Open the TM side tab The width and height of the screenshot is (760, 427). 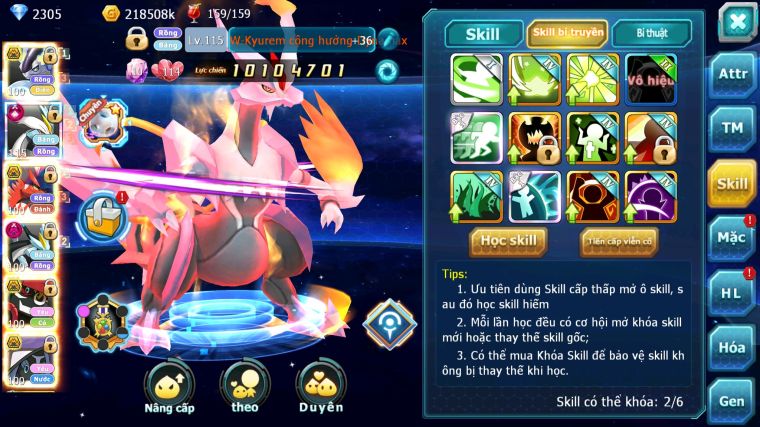click(732, 129)
